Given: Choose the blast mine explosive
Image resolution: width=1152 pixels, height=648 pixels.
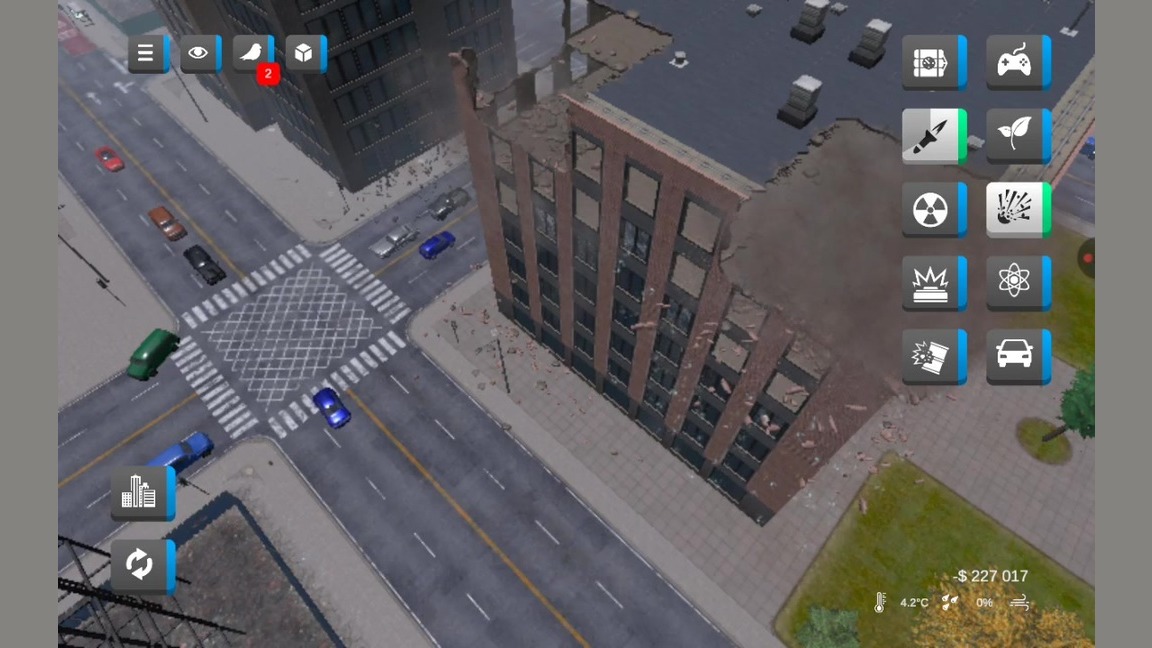Looking at the screenshot, I should (x=931, y=283).
